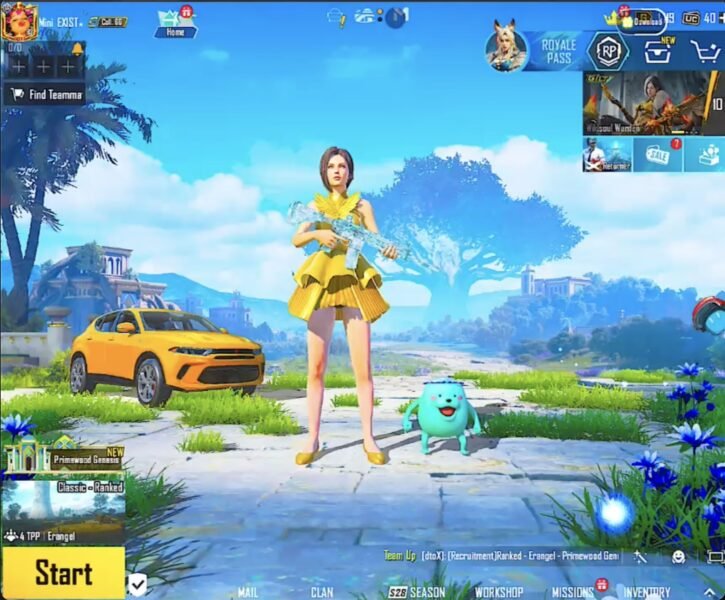725x600 pixels.
Task: Click the notification bell icon
Action: coord(77,48)
